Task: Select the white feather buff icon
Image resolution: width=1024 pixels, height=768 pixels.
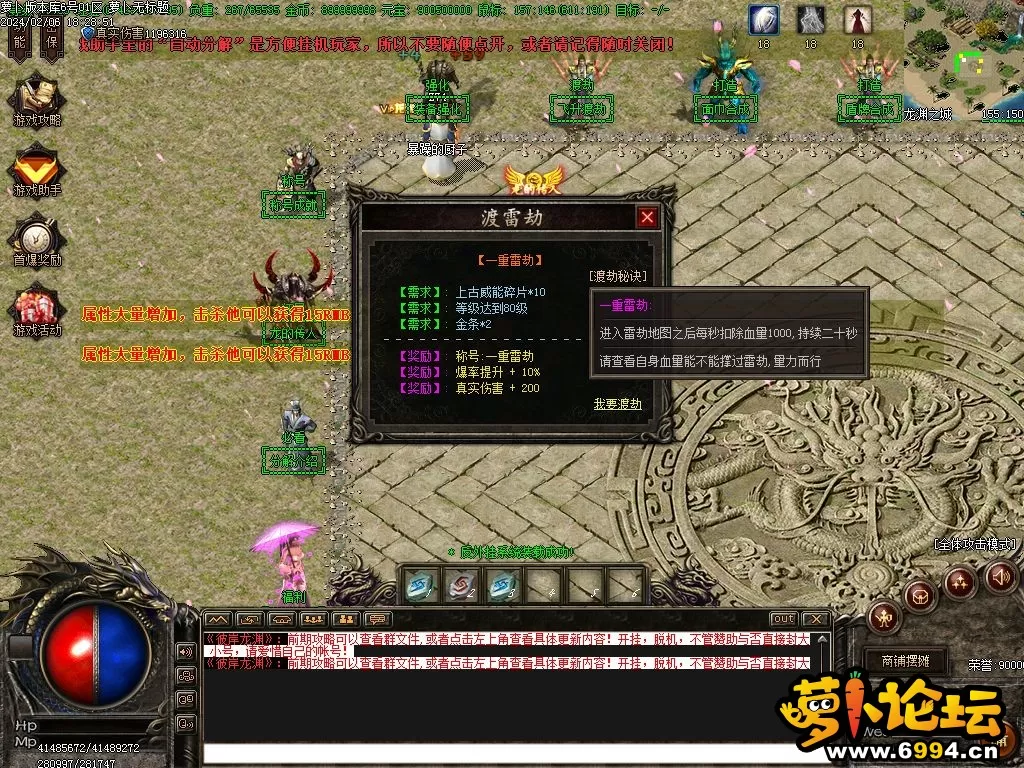Action: click(x=764, y=20)
